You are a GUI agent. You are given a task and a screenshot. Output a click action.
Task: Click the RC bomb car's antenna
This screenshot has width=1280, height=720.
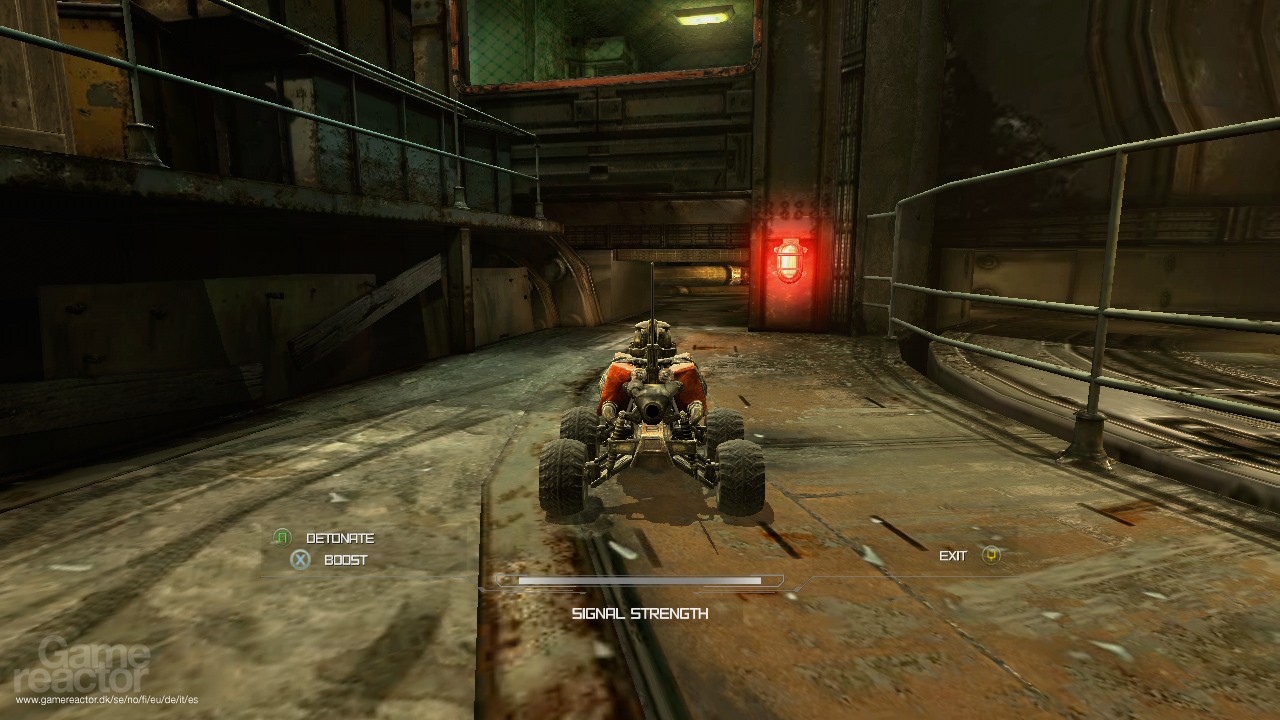pos(655,300)
